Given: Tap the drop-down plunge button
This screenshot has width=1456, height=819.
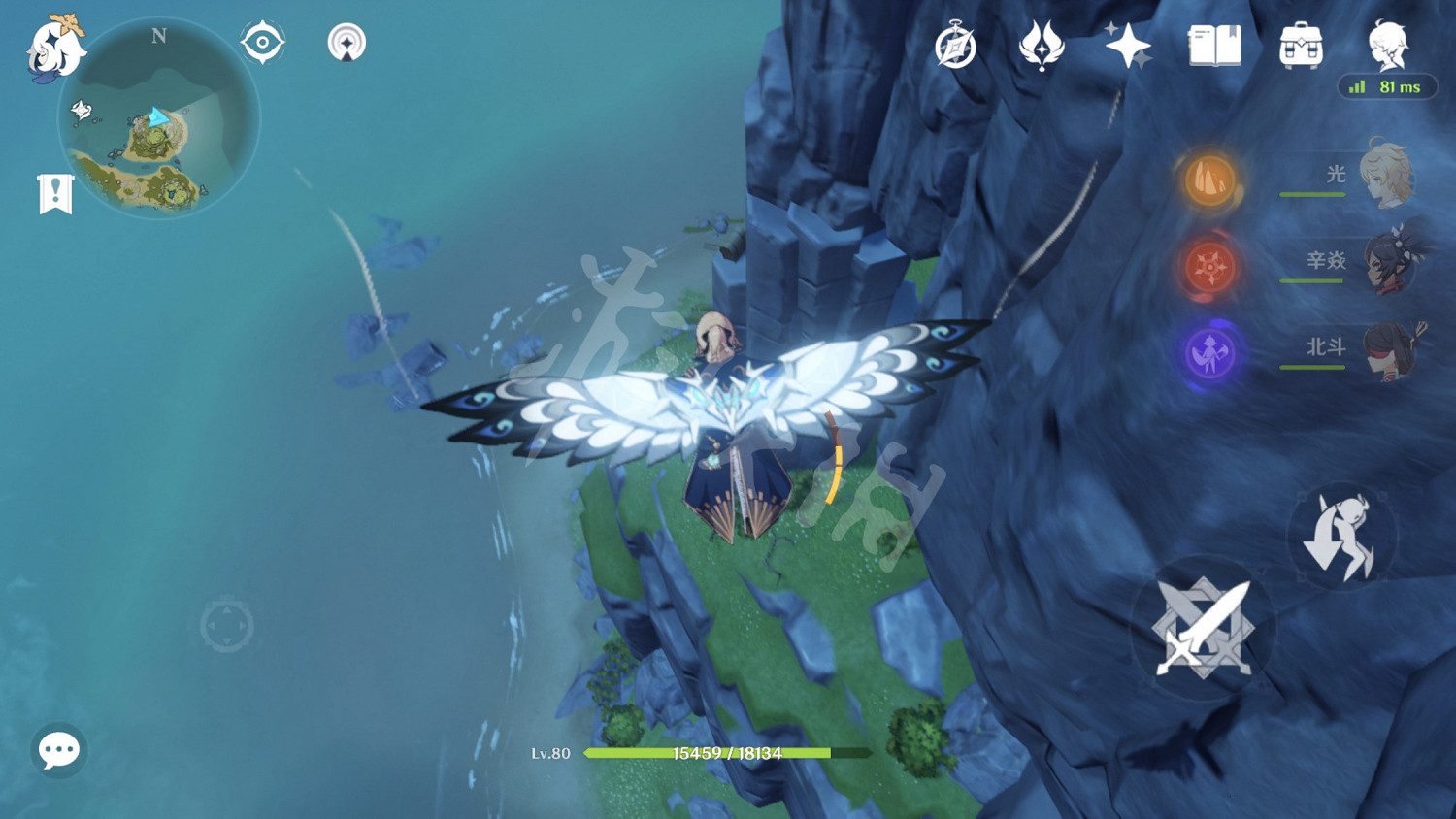Looking at the screenshot, I should pyautogui.click(x=1341, y=536).
